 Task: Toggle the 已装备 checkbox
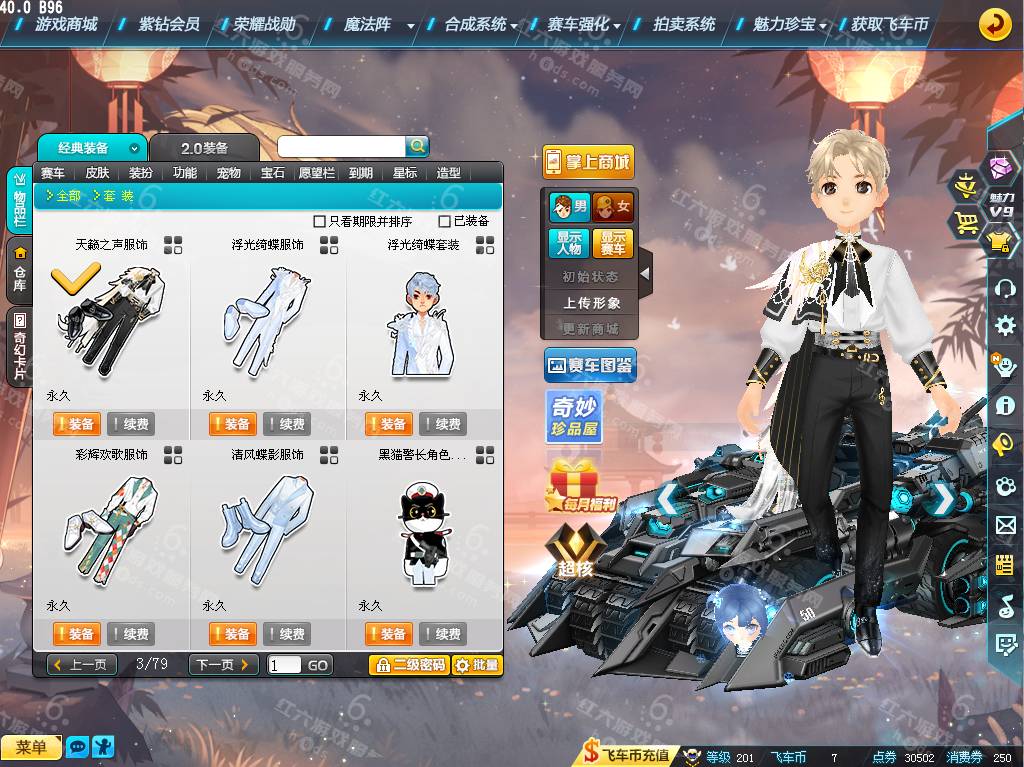click(445, 221)
